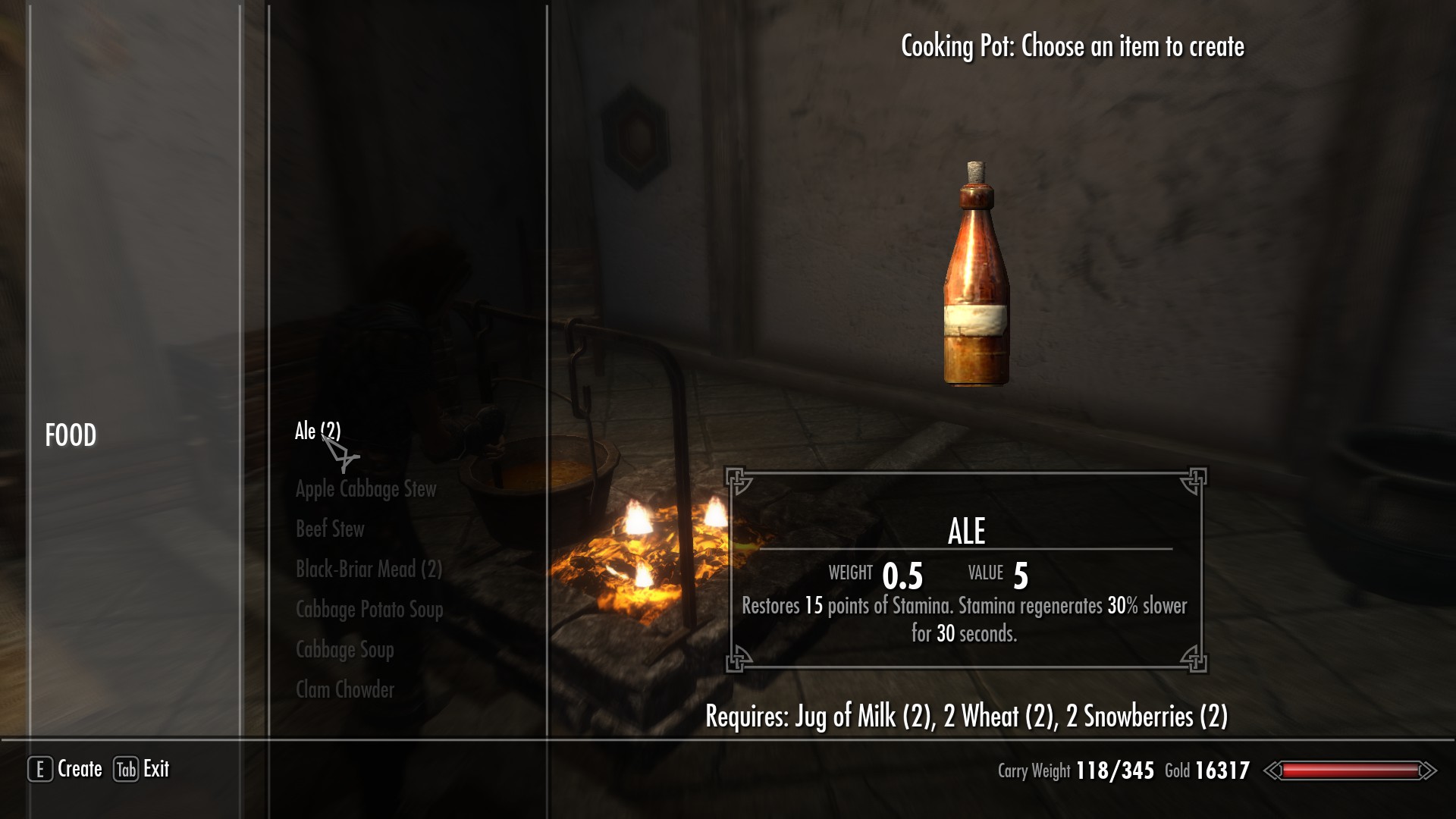Screen dimensions: 1456x819
Task: Select the Clam Chowder recipe
Action: [x=344, y=689]
